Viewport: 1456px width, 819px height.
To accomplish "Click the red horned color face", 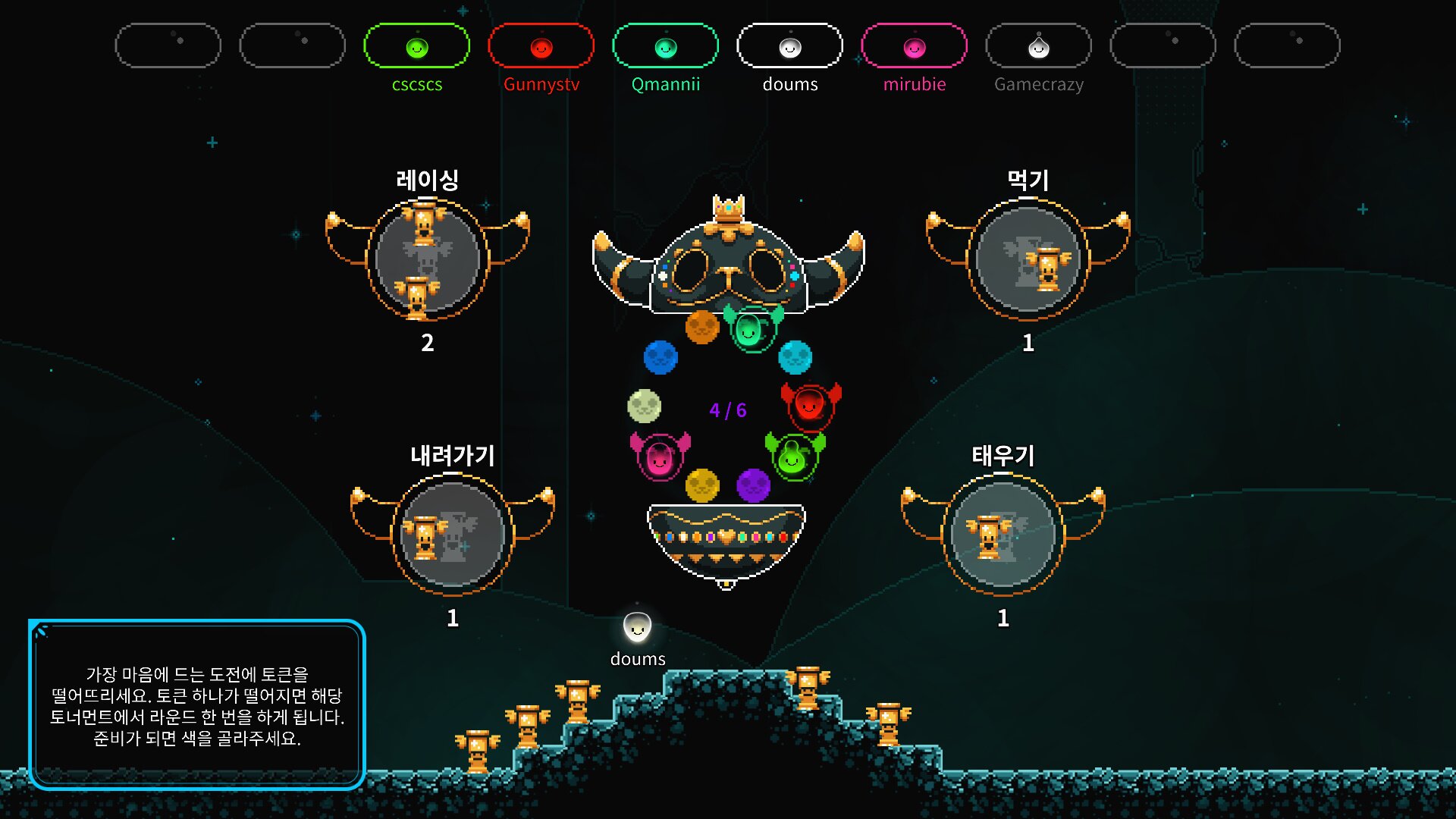I will 810,406.
